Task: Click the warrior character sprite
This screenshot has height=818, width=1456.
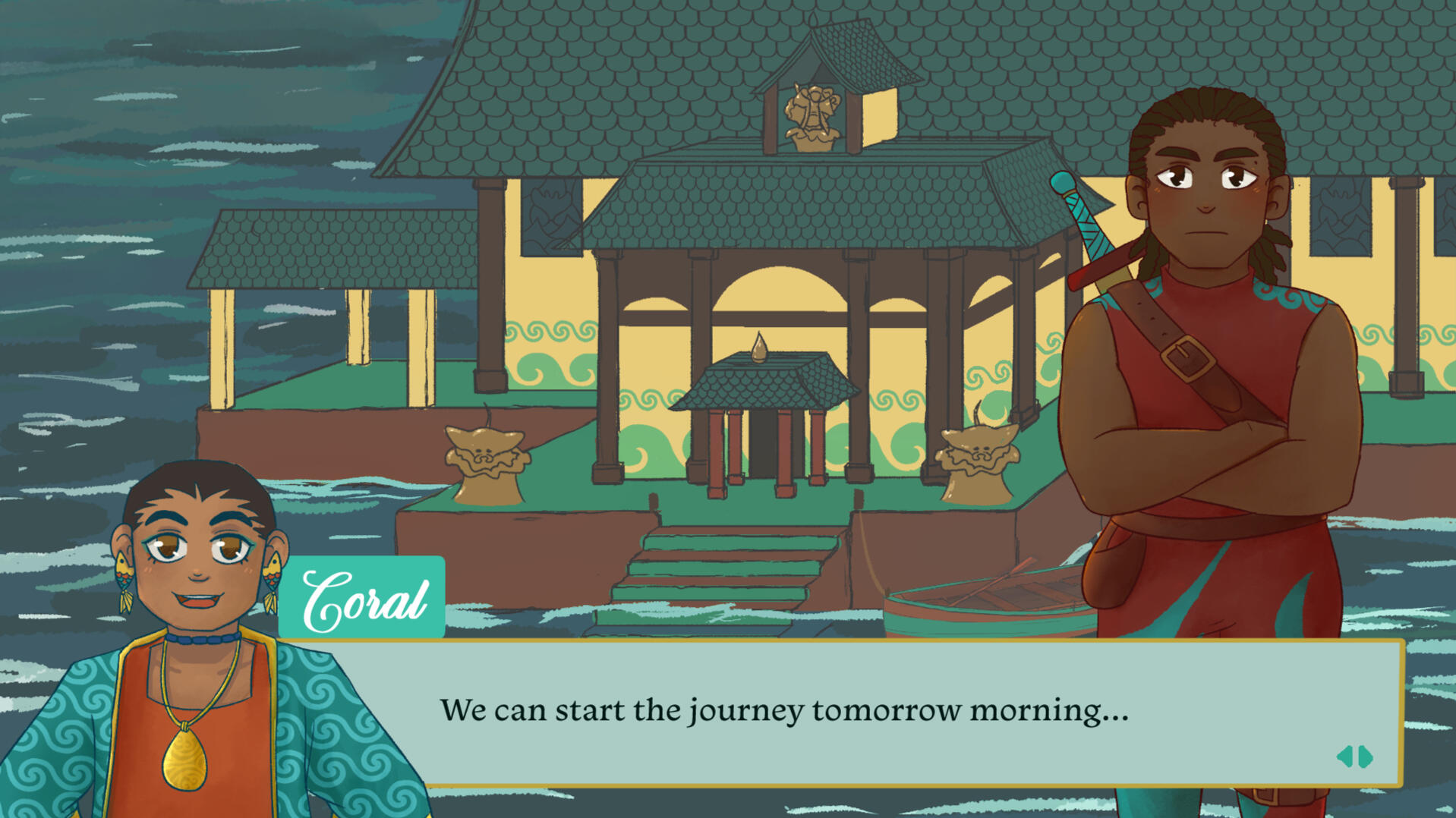Action: click(x=1215, y=341)
